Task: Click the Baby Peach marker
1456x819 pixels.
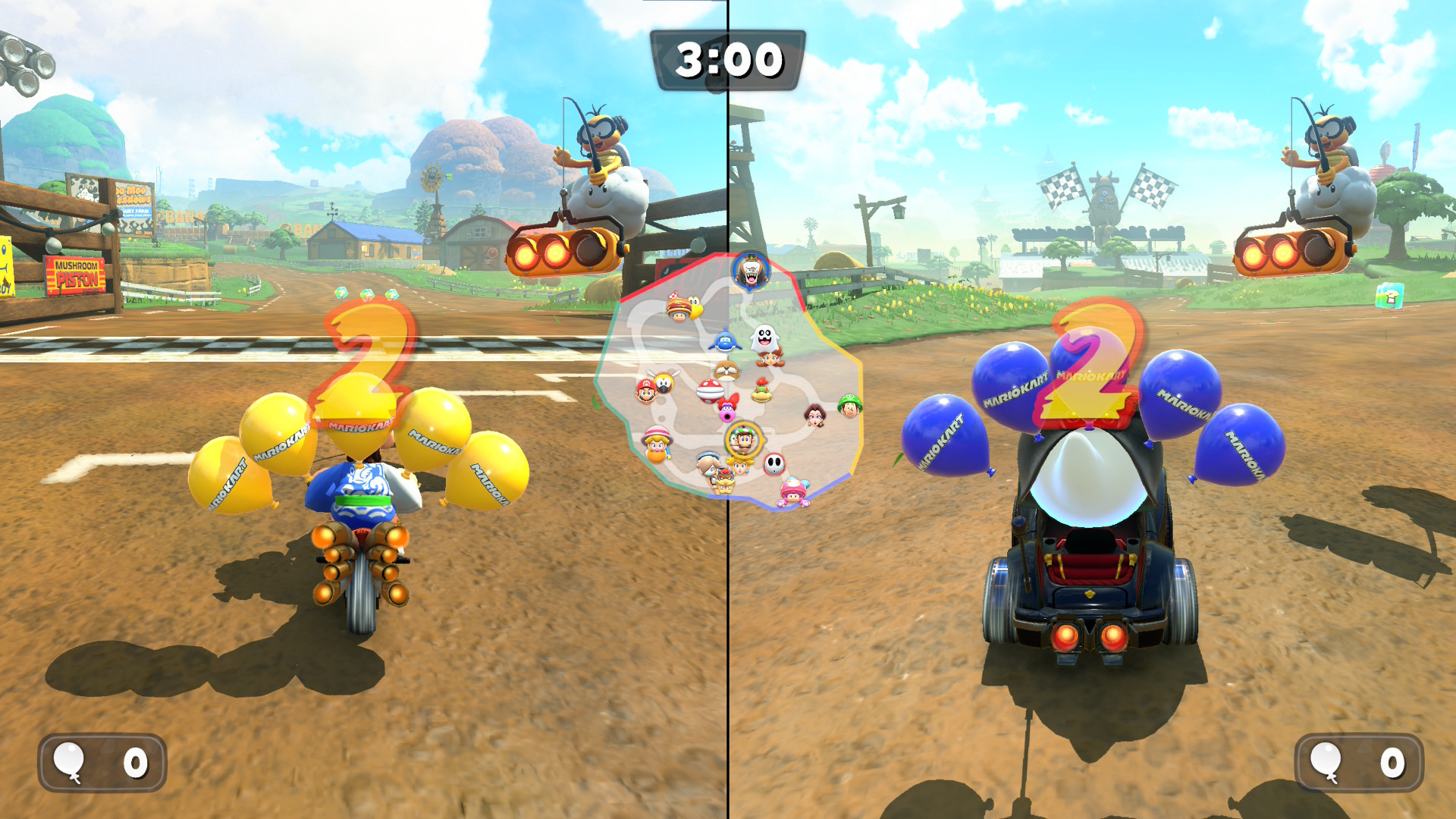Action: pos(657,444)
